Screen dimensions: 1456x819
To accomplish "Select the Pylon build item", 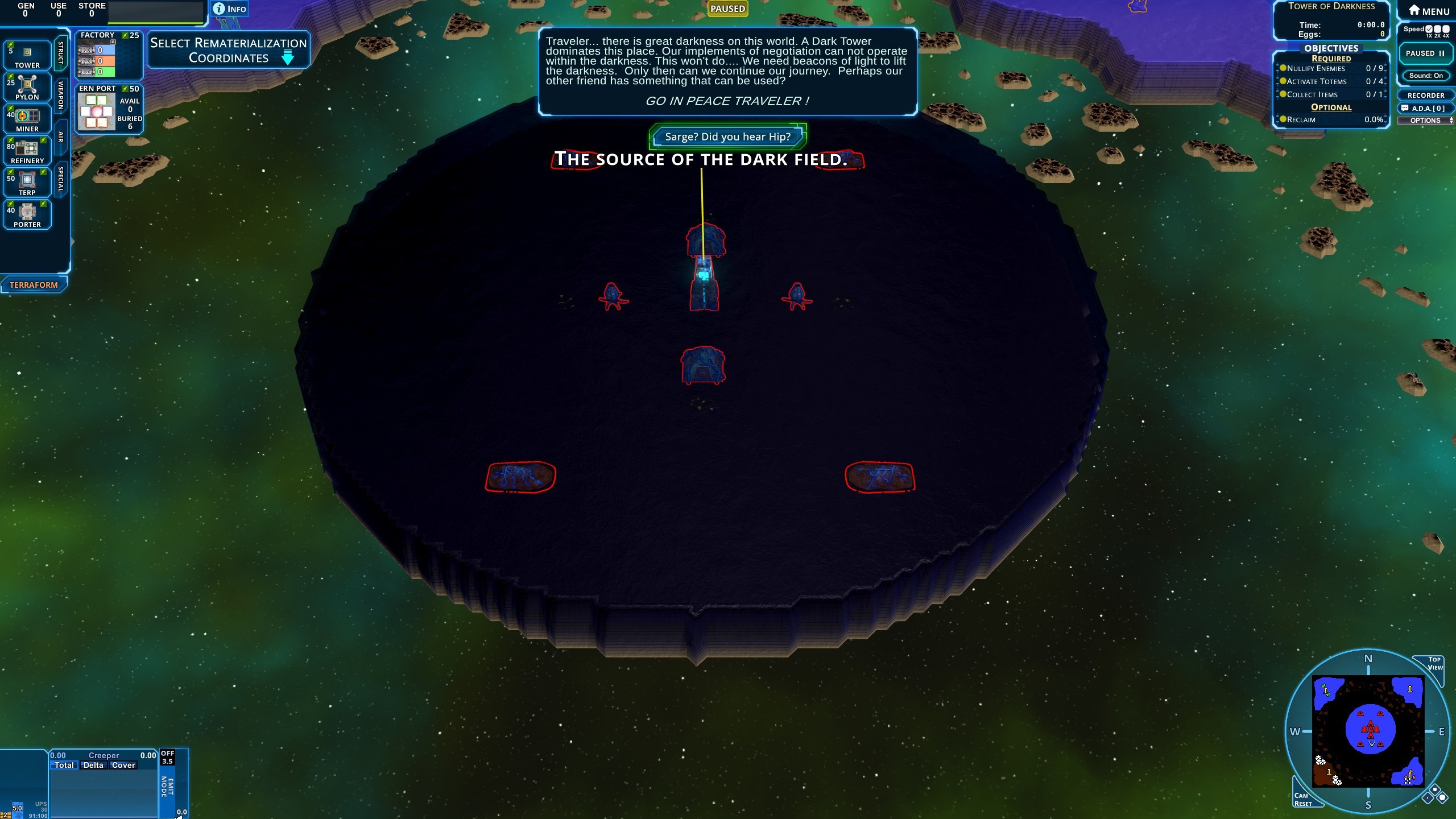I will tap(27, 87).
